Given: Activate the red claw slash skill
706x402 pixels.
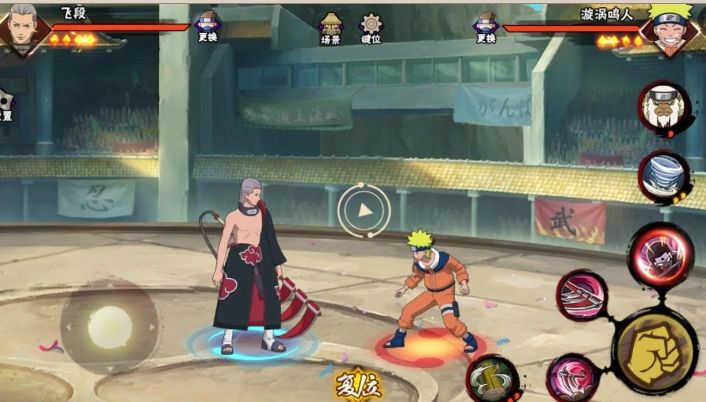Looking at the screenshot, I should pyautogui.click(x=582, y=295).
